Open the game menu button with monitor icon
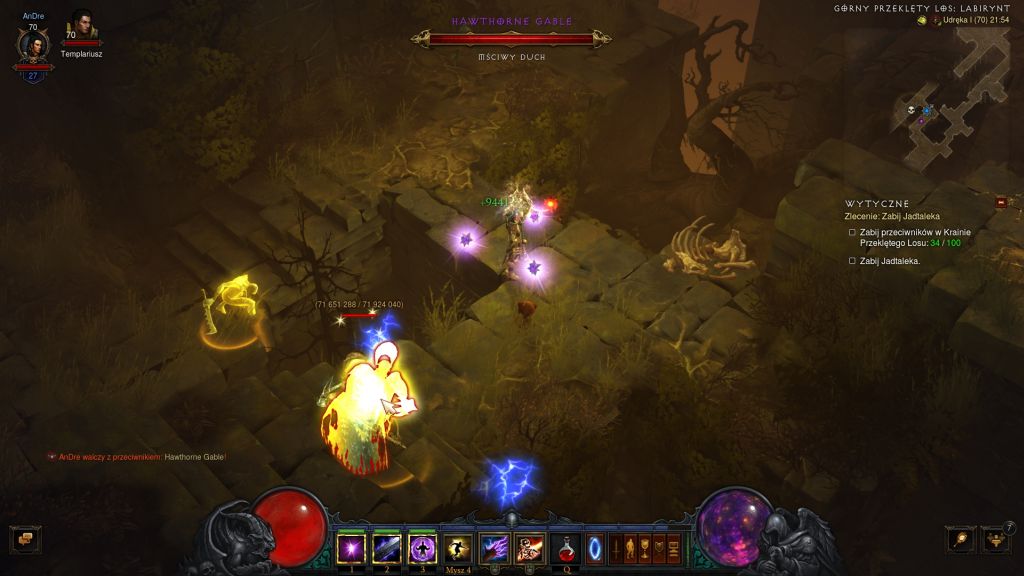1024x576 pixels. 674,548
